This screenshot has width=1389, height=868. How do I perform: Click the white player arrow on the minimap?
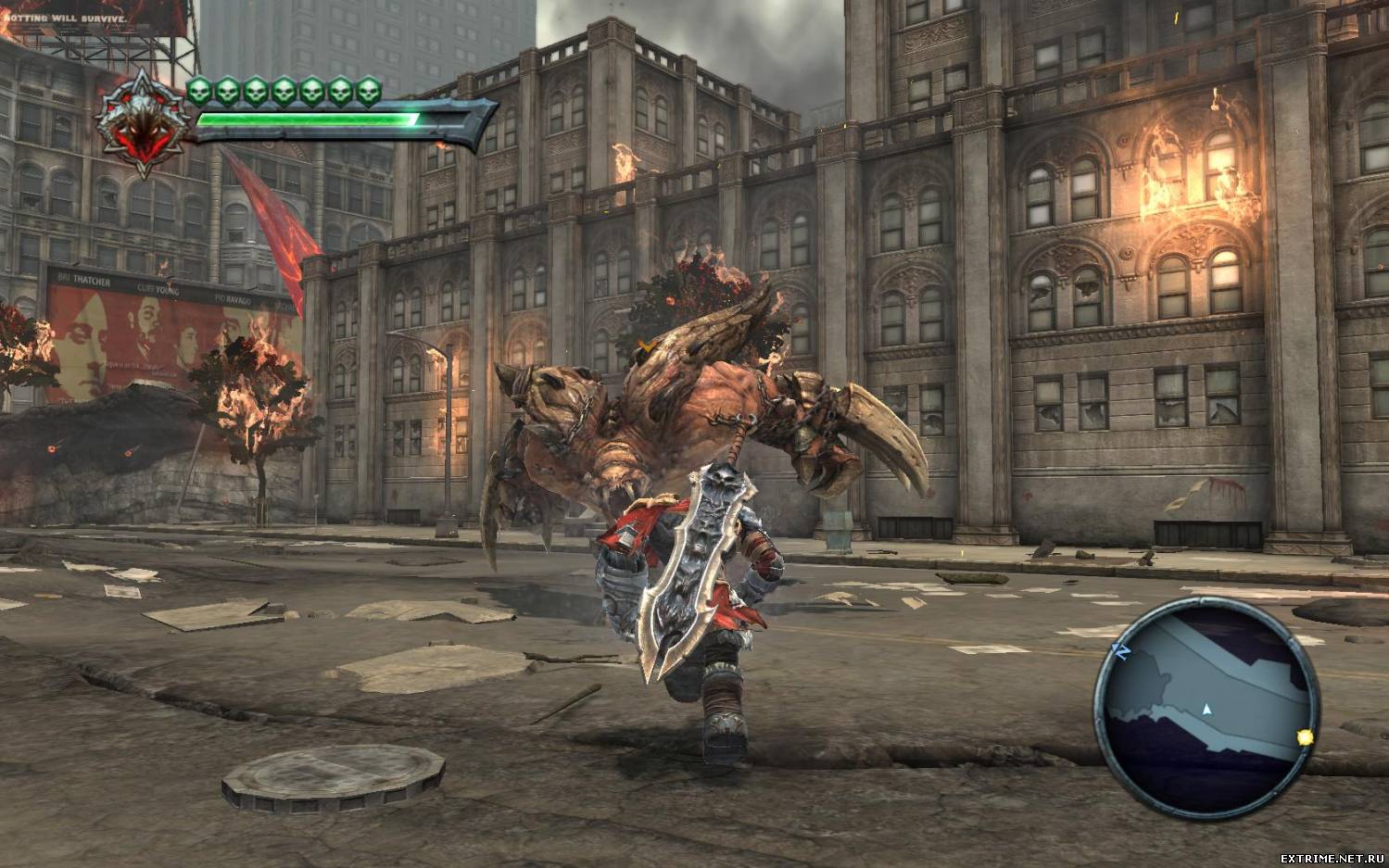(1206, 710)
